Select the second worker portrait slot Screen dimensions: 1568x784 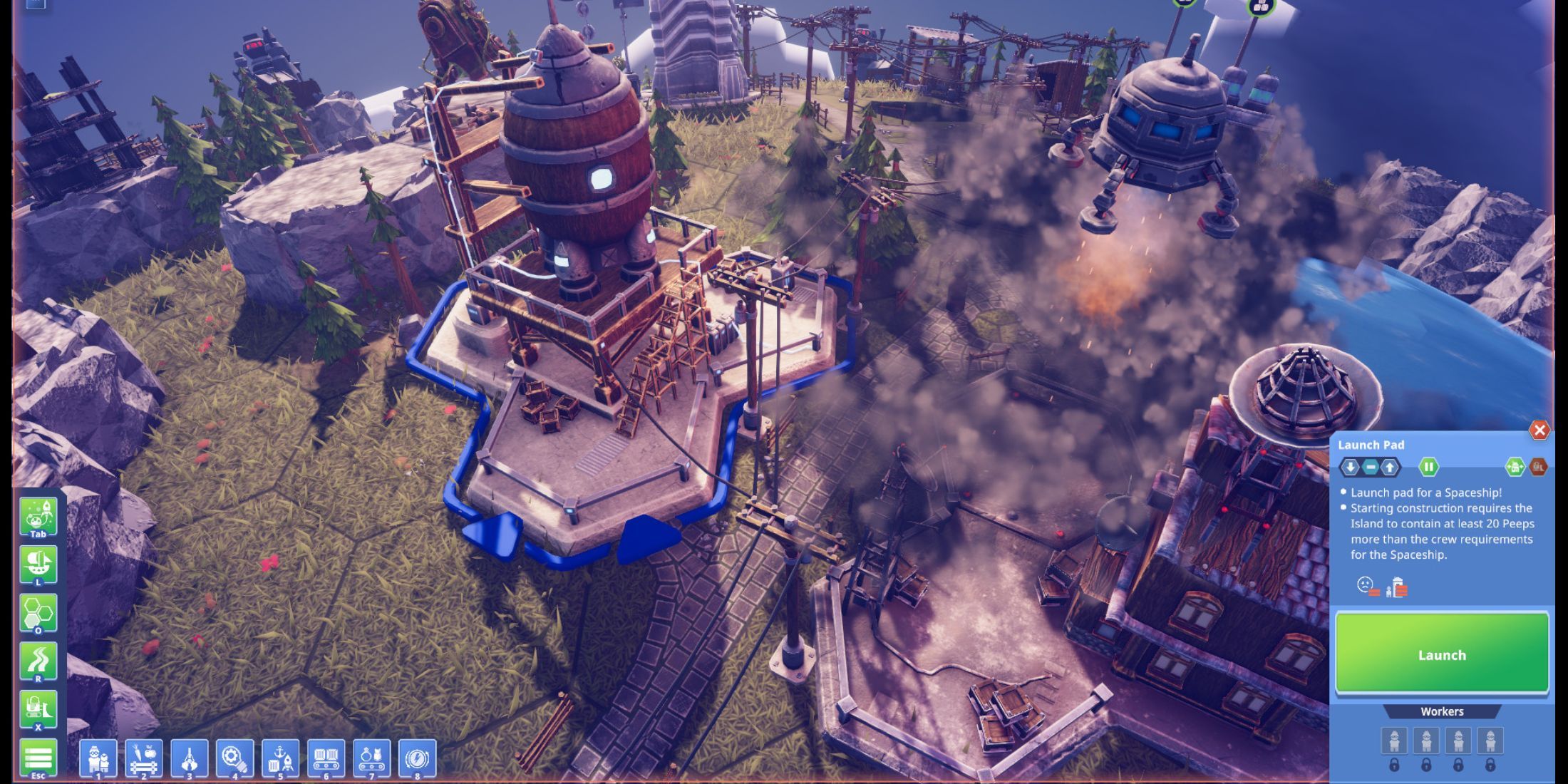[1426, 741]
